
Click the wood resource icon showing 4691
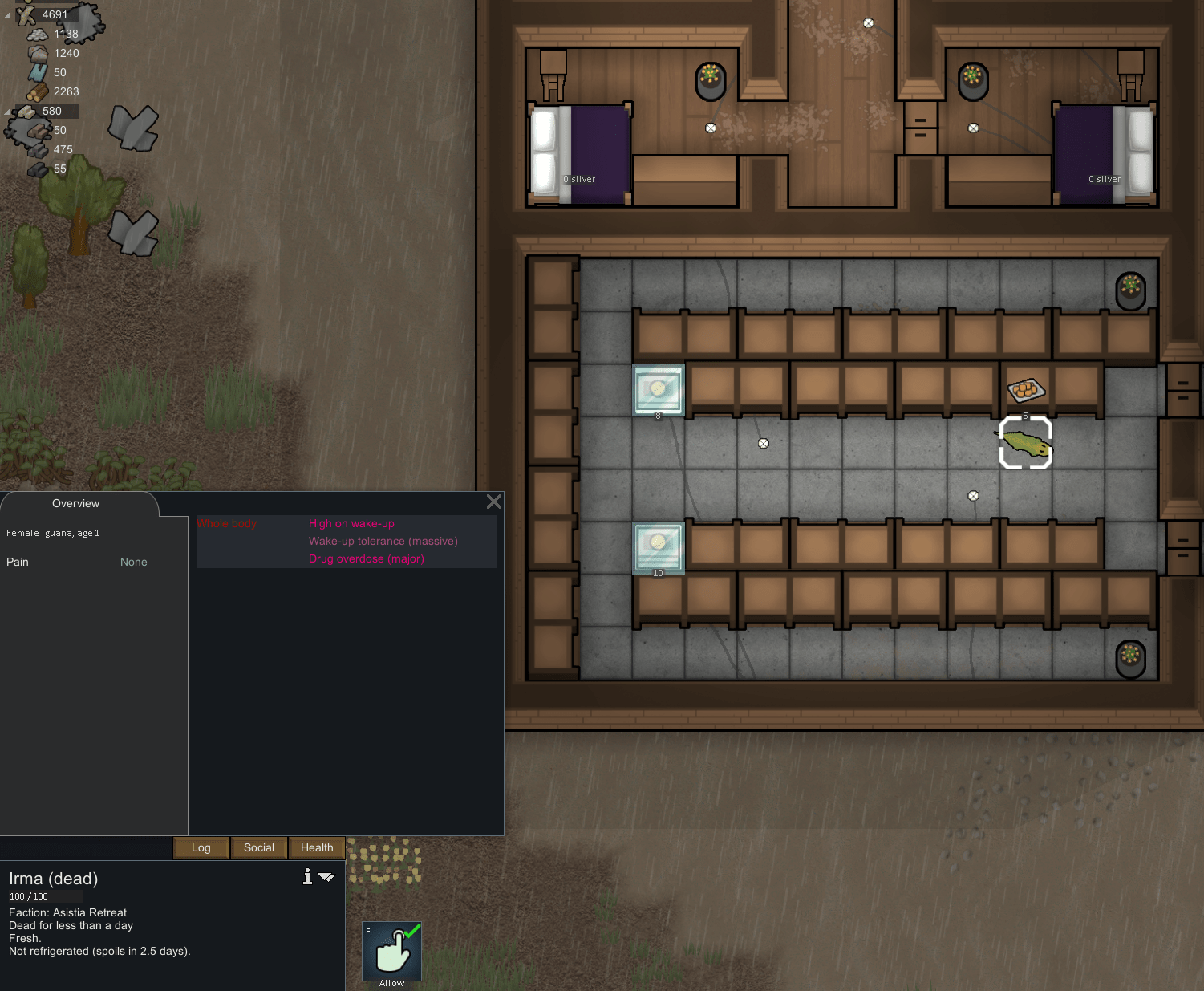[x=24, y=14]
